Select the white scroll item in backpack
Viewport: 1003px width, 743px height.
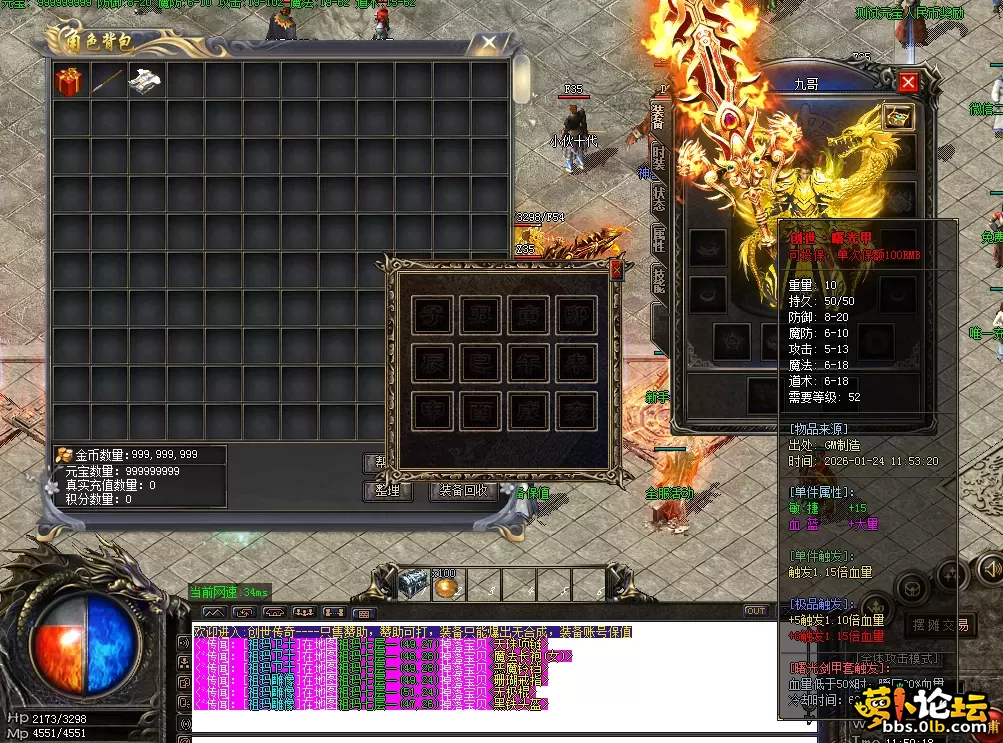145,82
